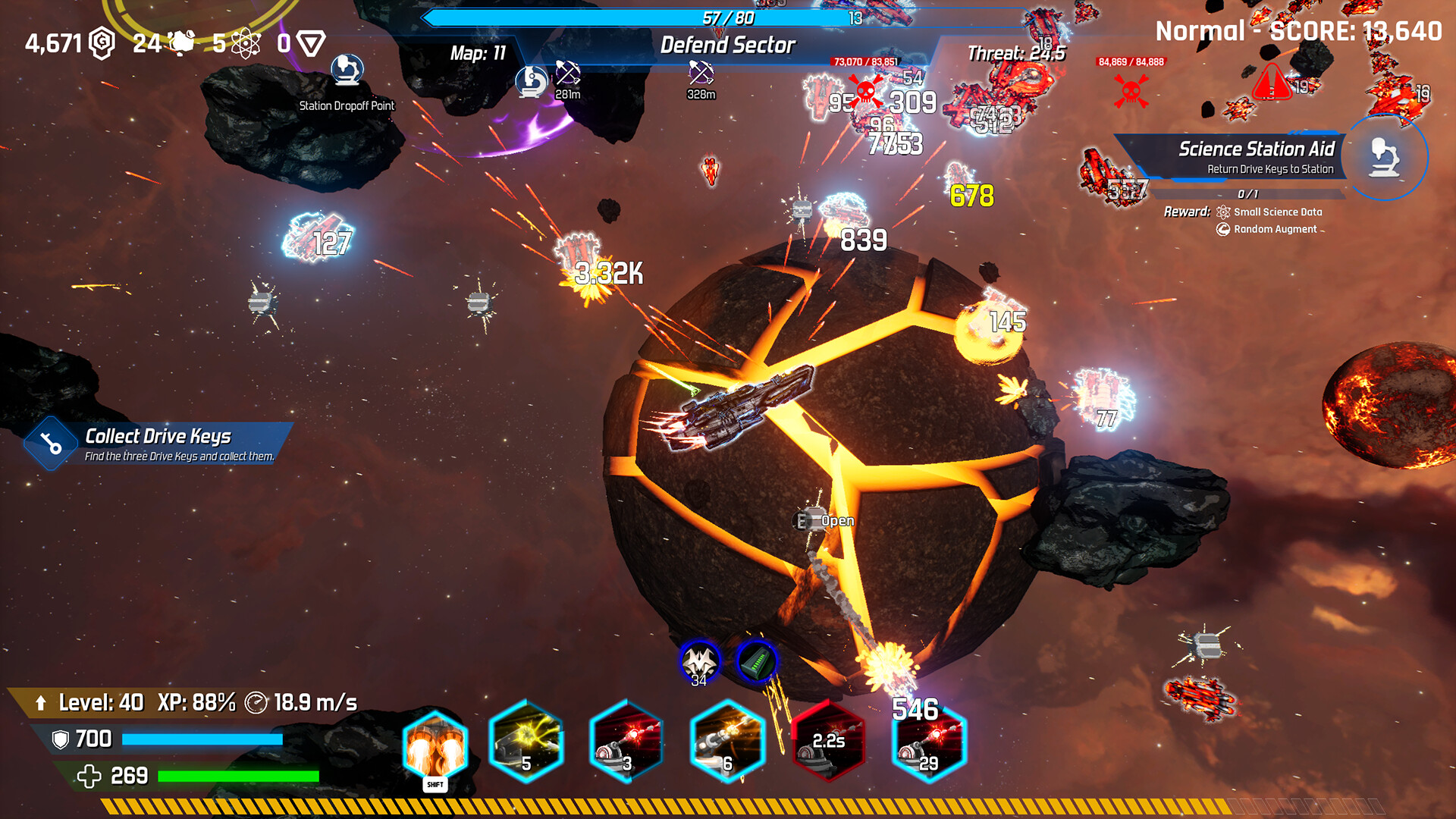This screenshot has width=1456, height=819.
Task: Click the atom science data icon showing 5
Action: pos(245,43)
